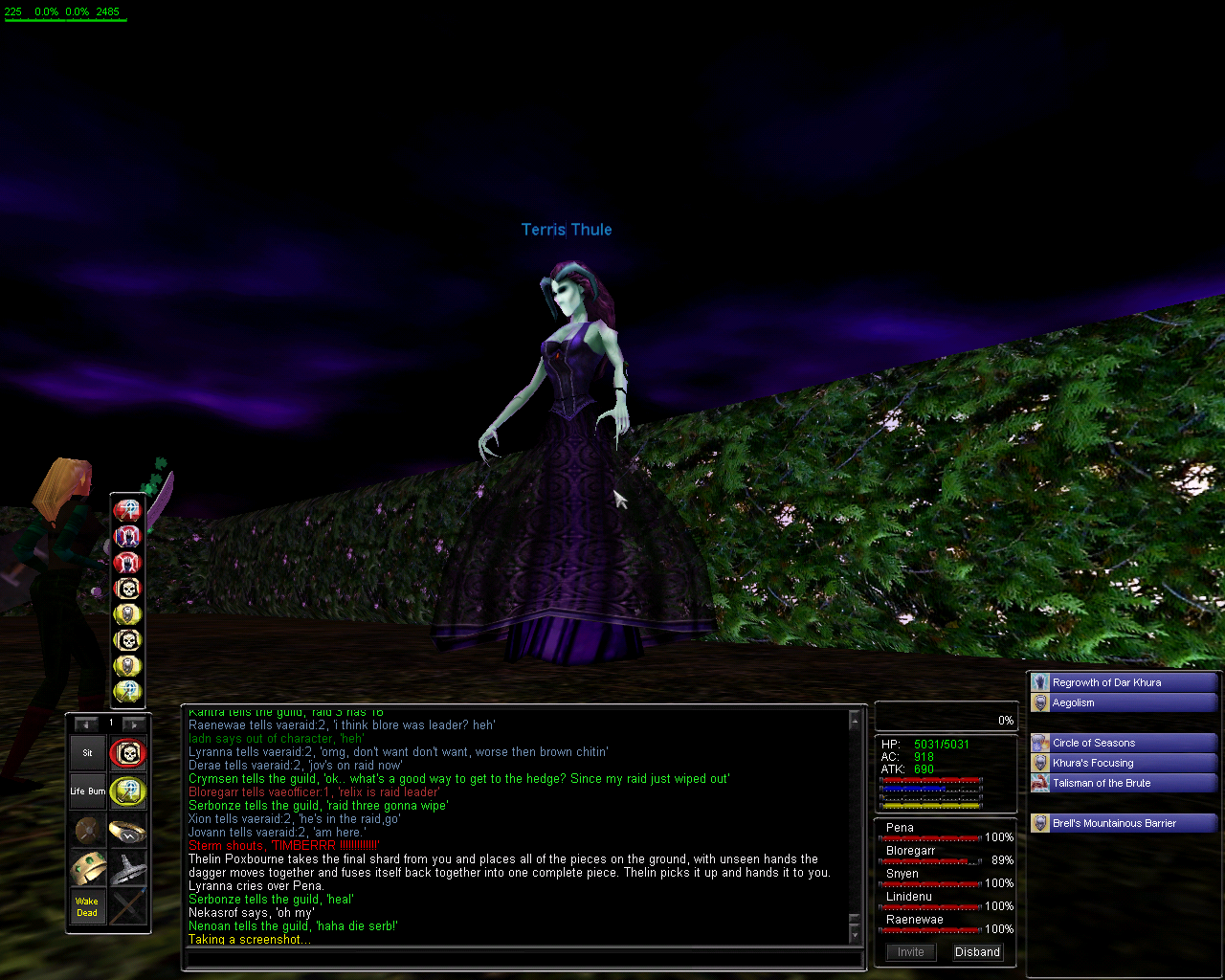
Task: Select the Aegolism buff entry
Action: (x=1073, y=702)
